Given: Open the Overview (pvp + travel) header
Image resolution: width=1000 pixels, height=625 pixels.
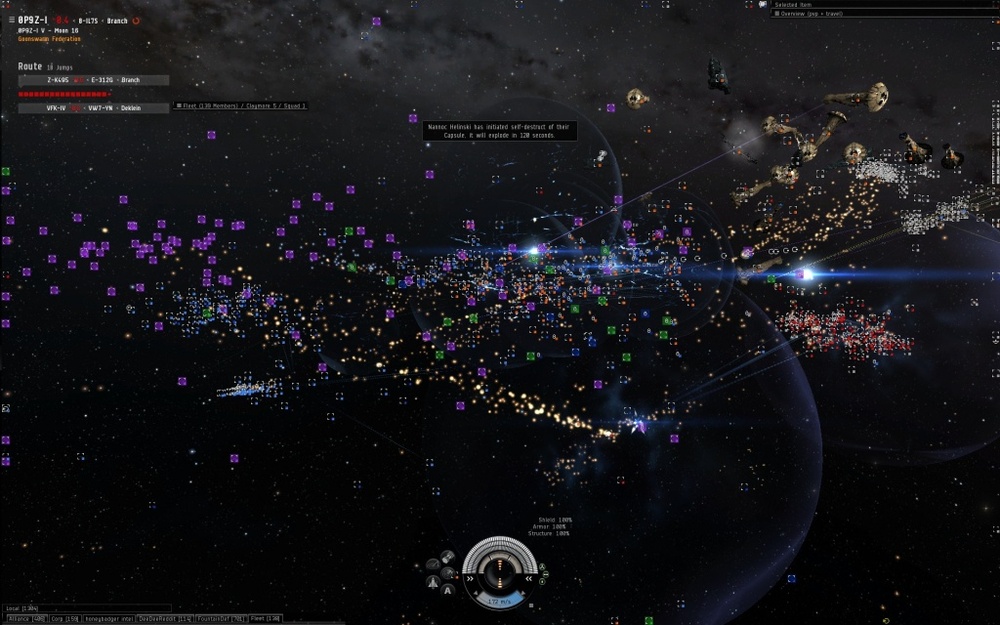Looking at the screenshot, I should 810,14.
